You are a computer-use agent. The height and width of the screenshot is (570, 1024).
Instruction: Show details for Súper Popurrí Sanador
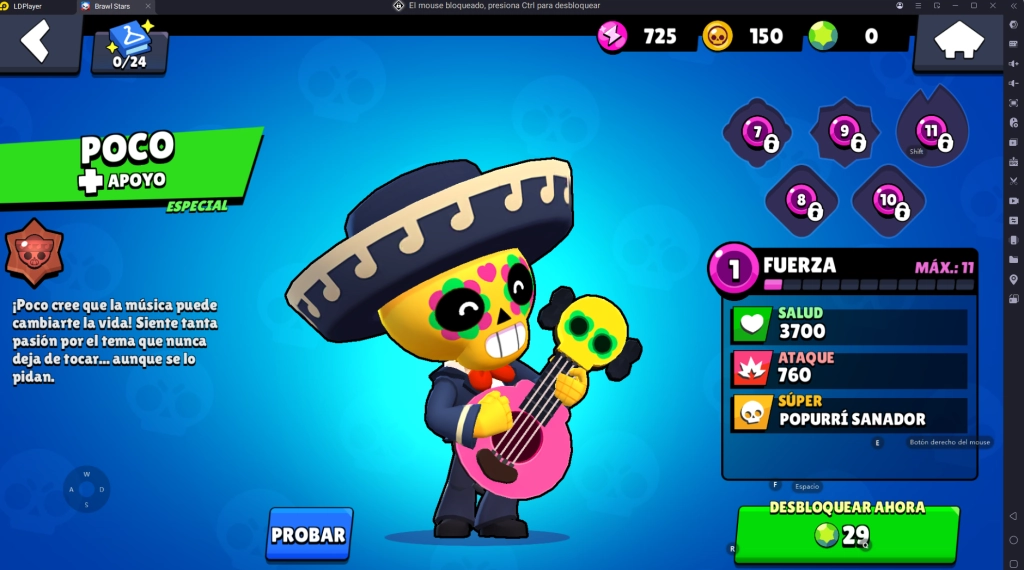849,412
